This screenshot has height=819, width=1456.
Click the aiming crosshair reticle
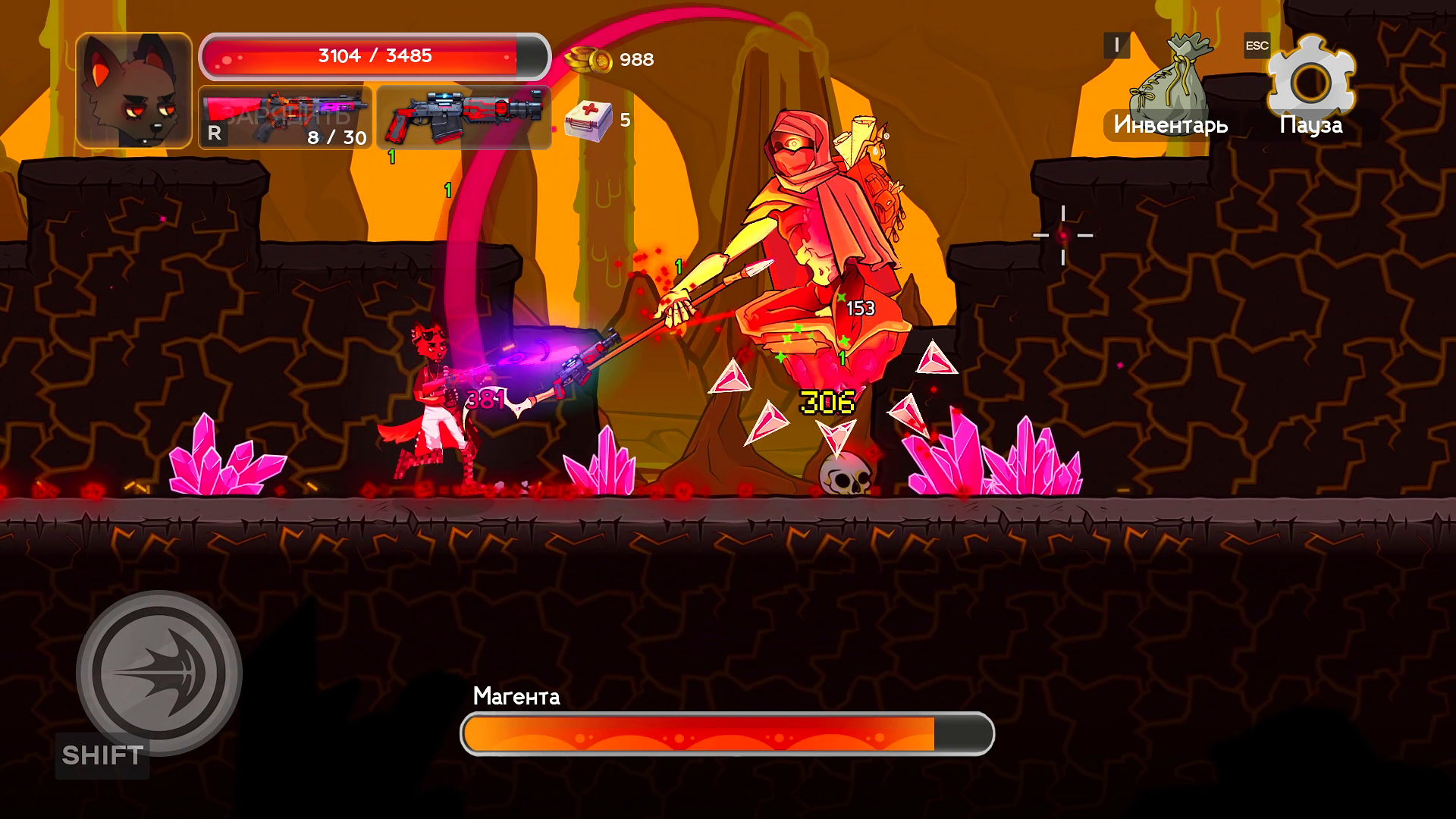coord(1064,235)
